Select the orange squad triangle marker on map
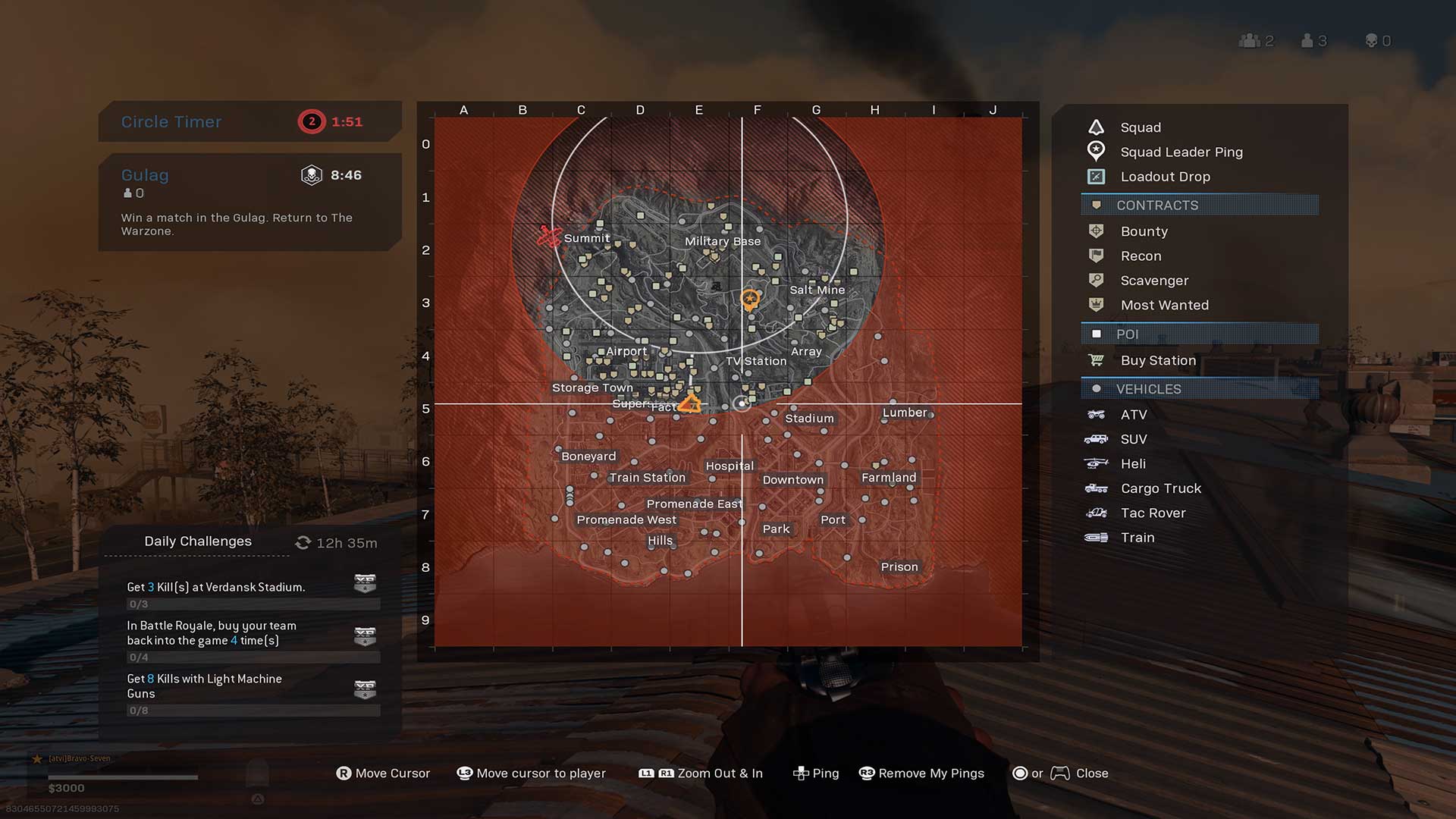 pos(690,403)
